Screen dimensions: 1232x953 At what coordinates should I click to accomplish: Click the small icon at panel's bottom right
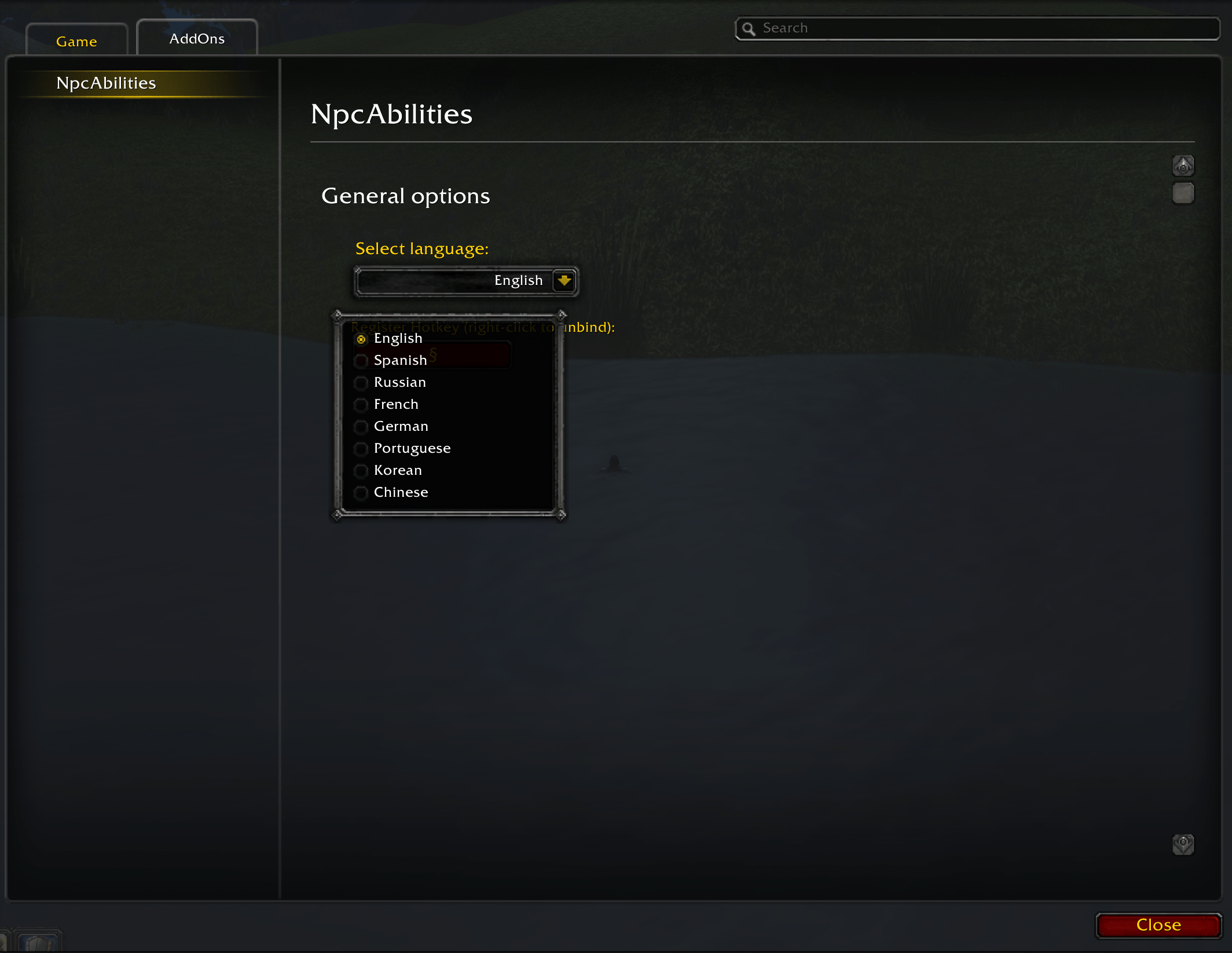(1183, 845)
